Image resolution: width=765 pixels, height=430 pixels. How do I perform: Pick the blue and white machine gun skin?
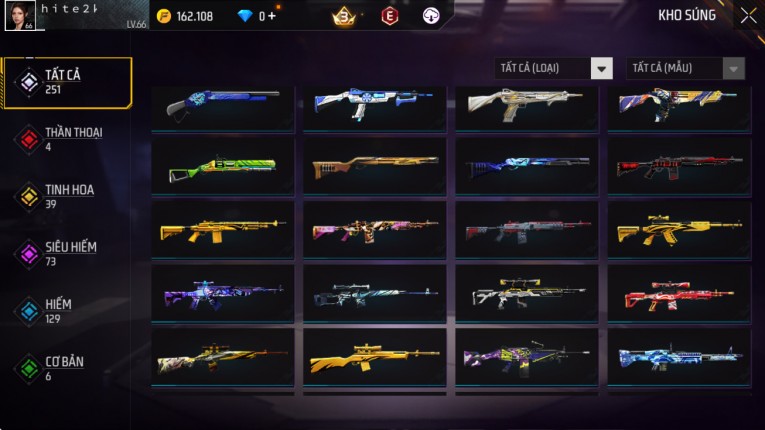coord(679,357)
